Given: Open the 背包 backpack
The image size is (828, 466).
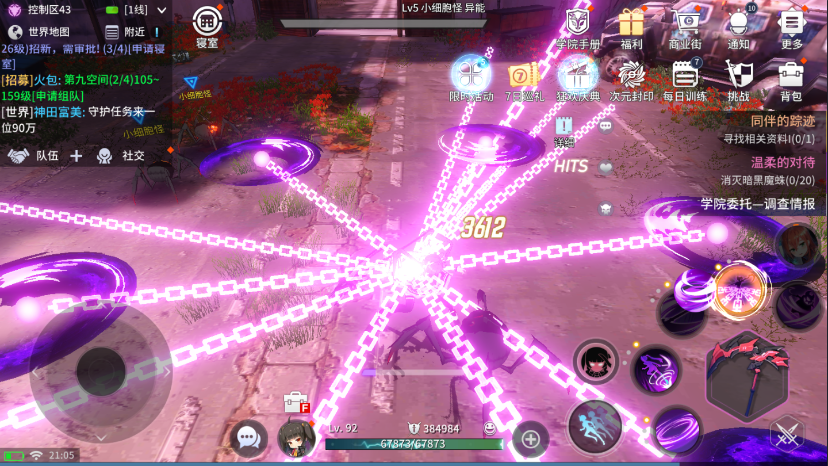Looking at the screenshot, I should (791, 80).
